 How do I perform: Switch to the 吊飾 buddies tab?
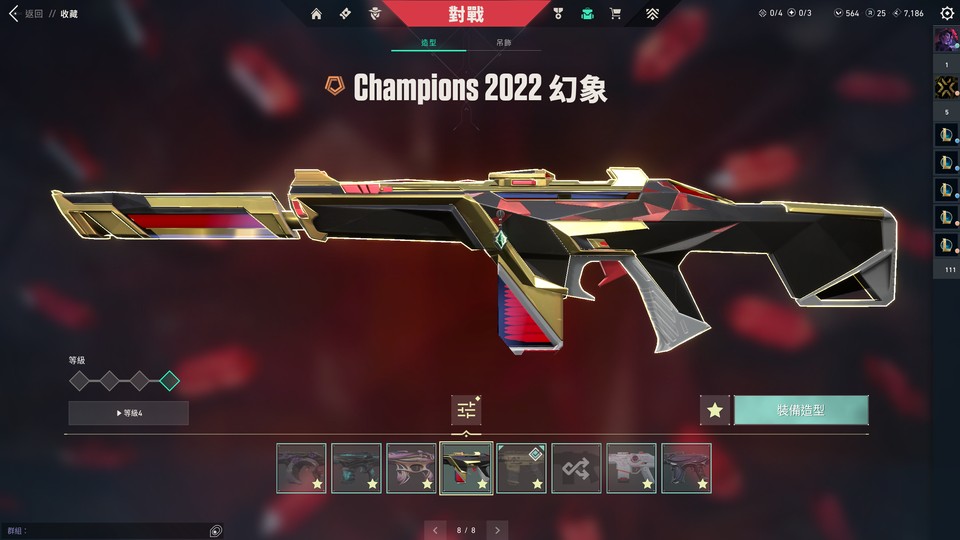(x=504, y=44)
